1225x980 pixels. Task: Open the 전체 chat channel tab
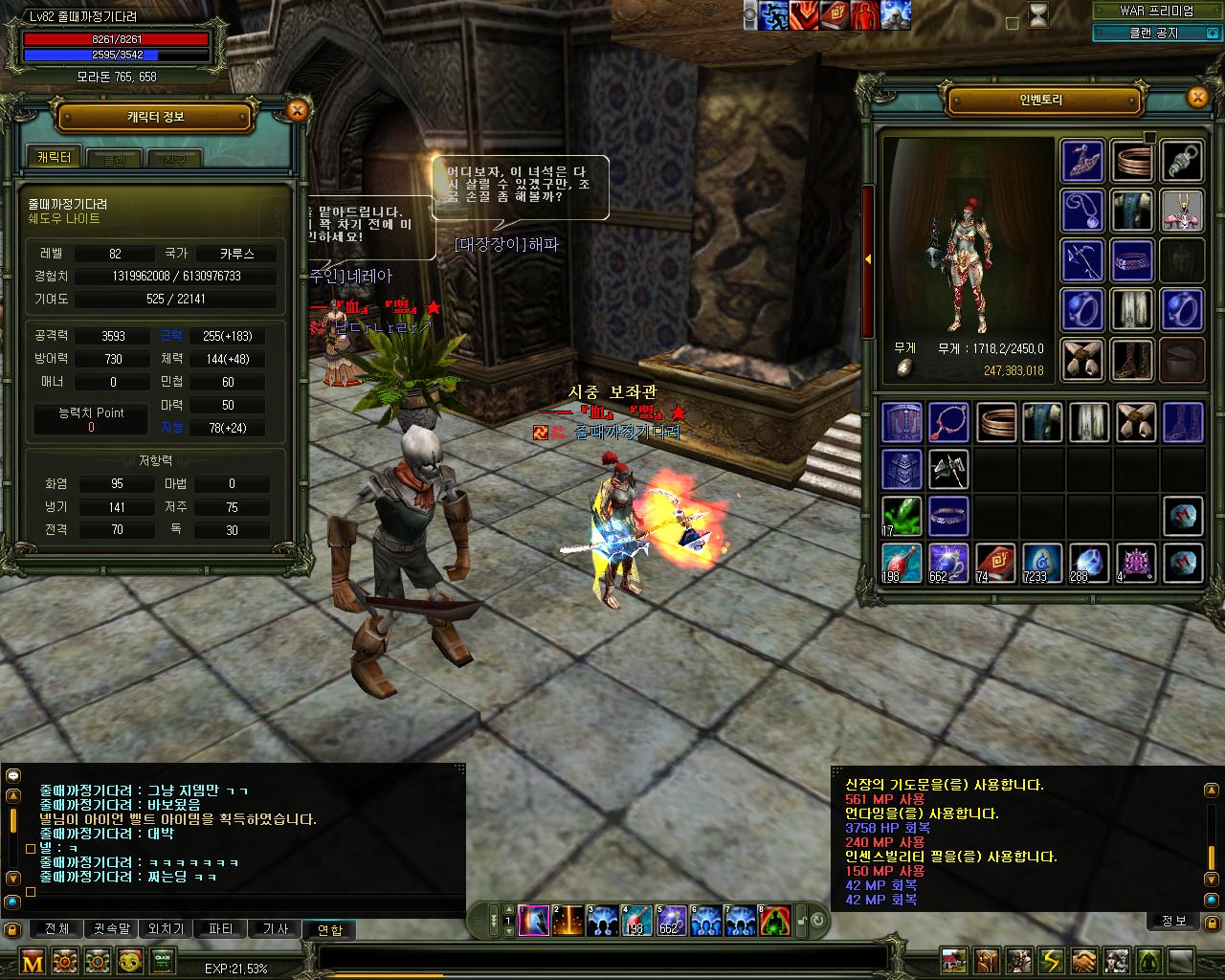(56, 928)
